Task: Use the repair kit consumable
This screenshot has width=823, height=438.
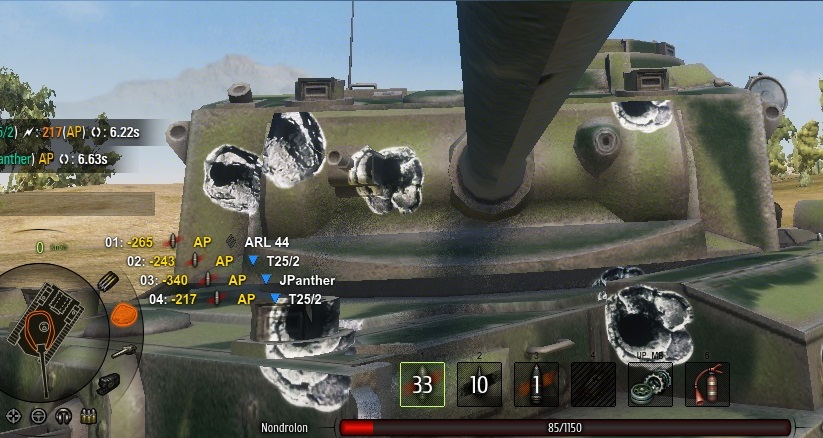Action: point(650,384)
